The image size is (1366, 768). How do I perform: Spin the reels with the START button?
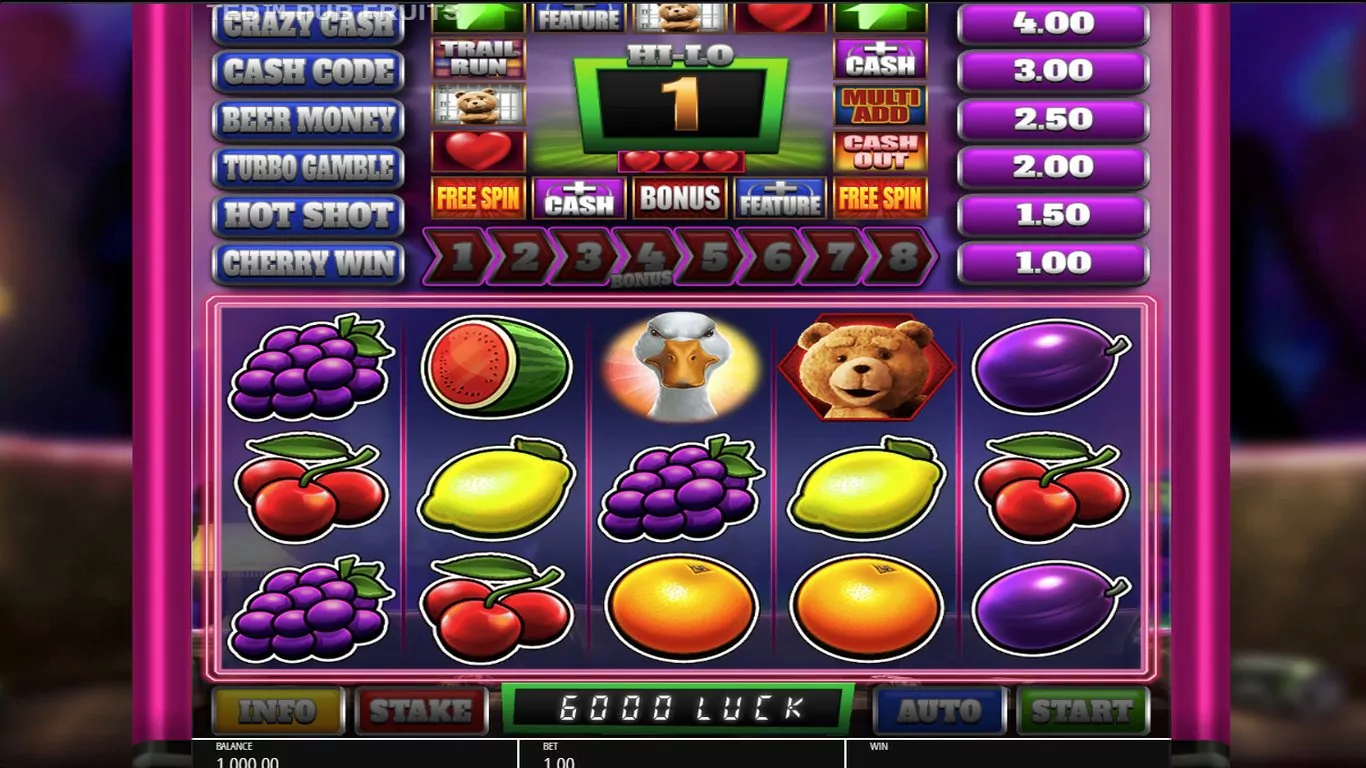pos(1082,710)
